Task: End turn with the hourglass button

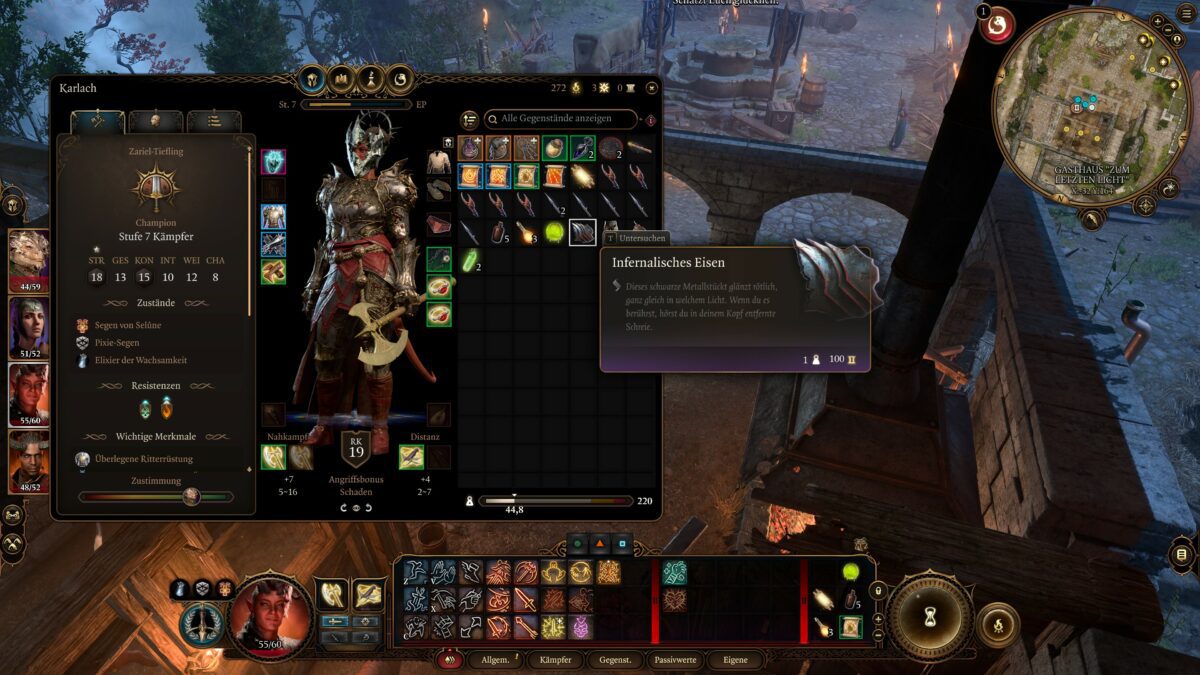Action: tap(930, 615)
